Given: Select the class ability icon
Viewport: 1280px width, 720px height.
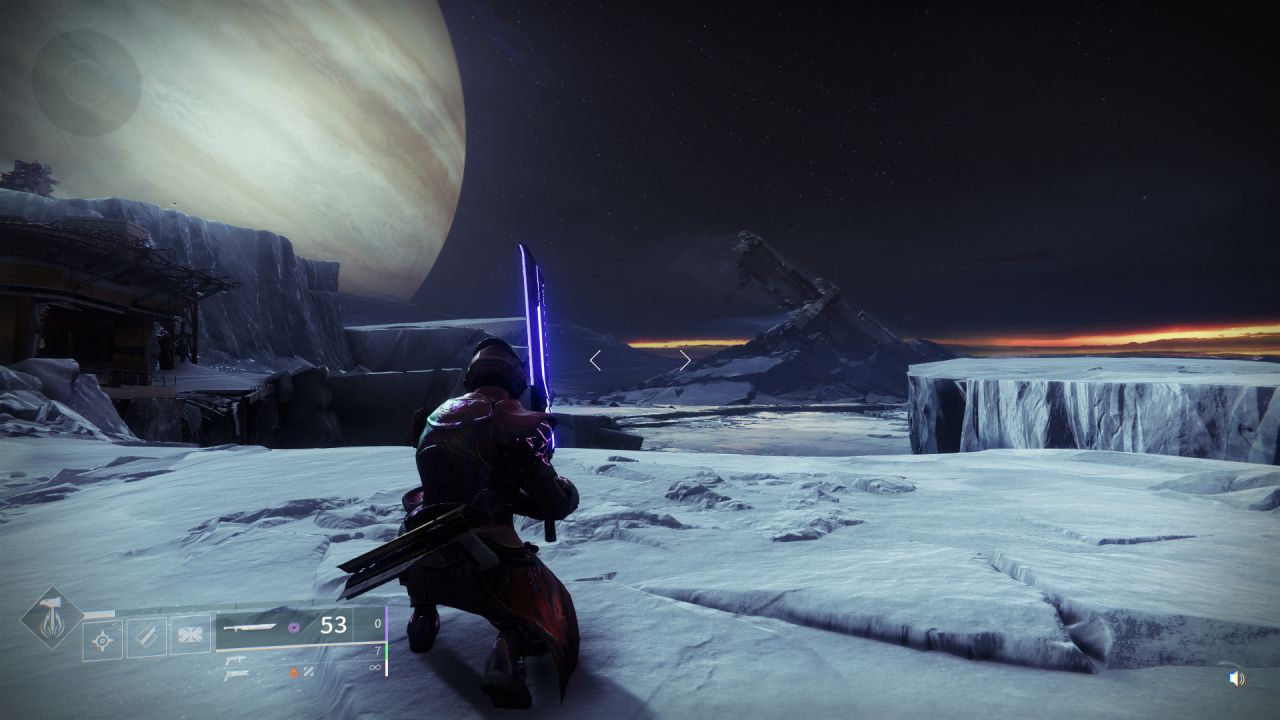Looking at the screenshot, I should 190,635.
